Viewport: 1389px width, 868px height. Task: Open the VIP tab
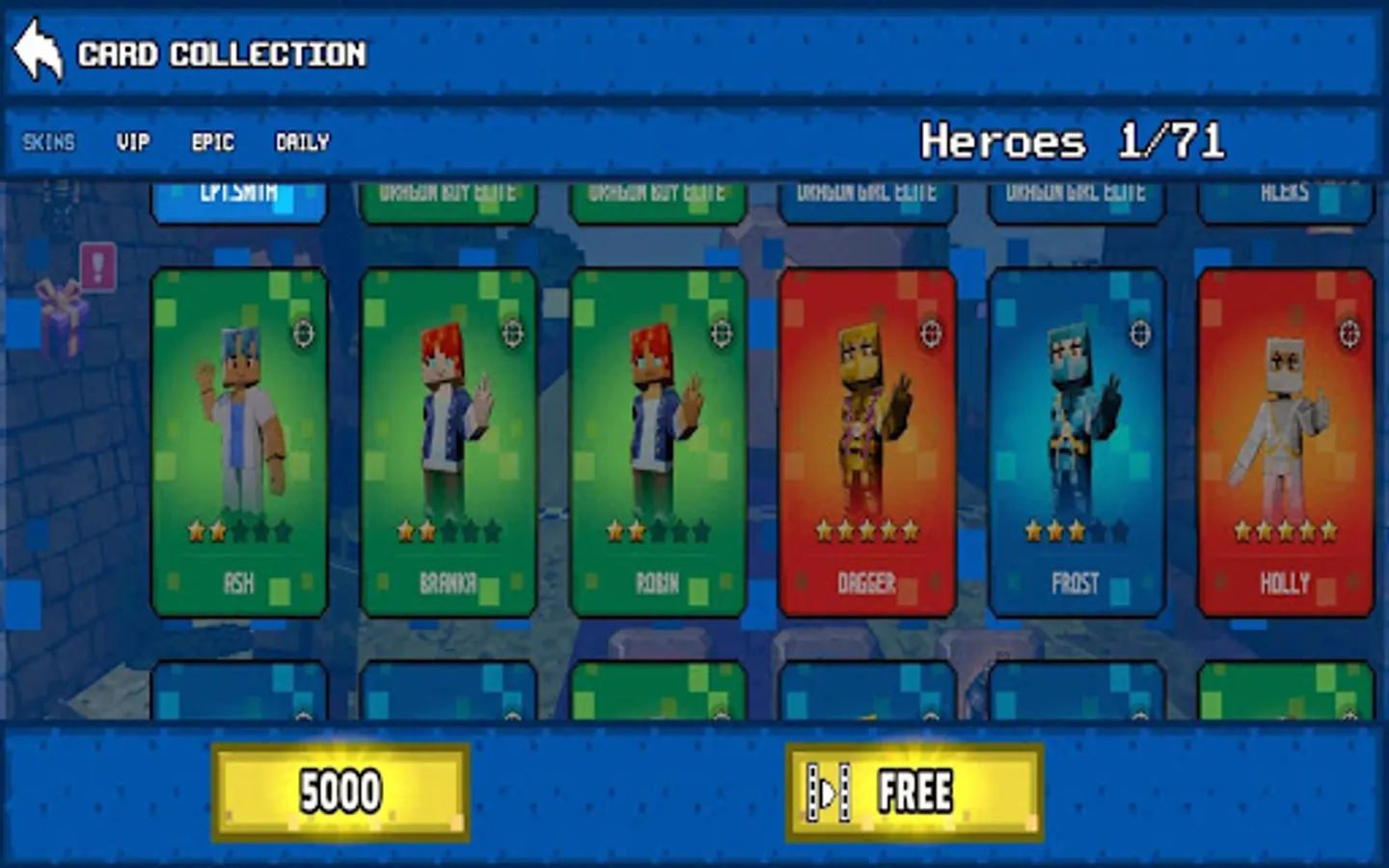132,143
